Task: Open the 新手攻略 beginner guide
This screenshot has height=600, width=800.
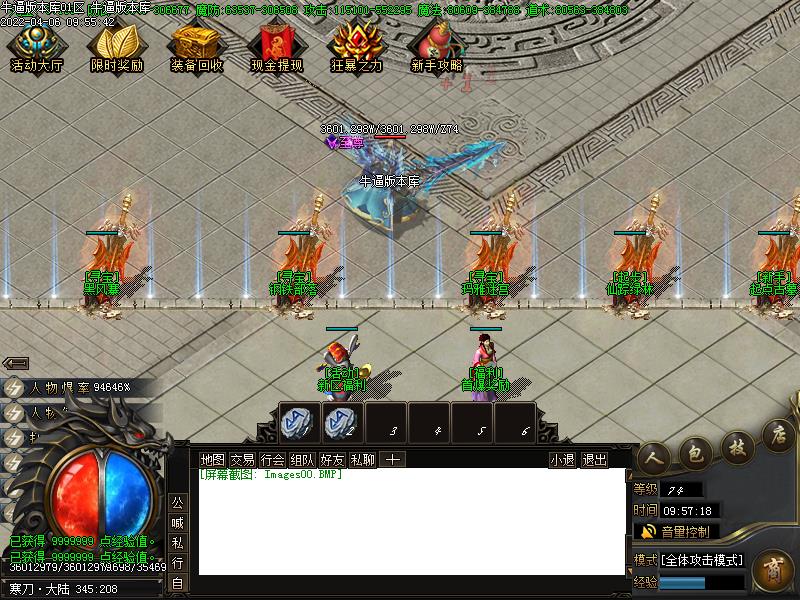Action: click(437, 45)
